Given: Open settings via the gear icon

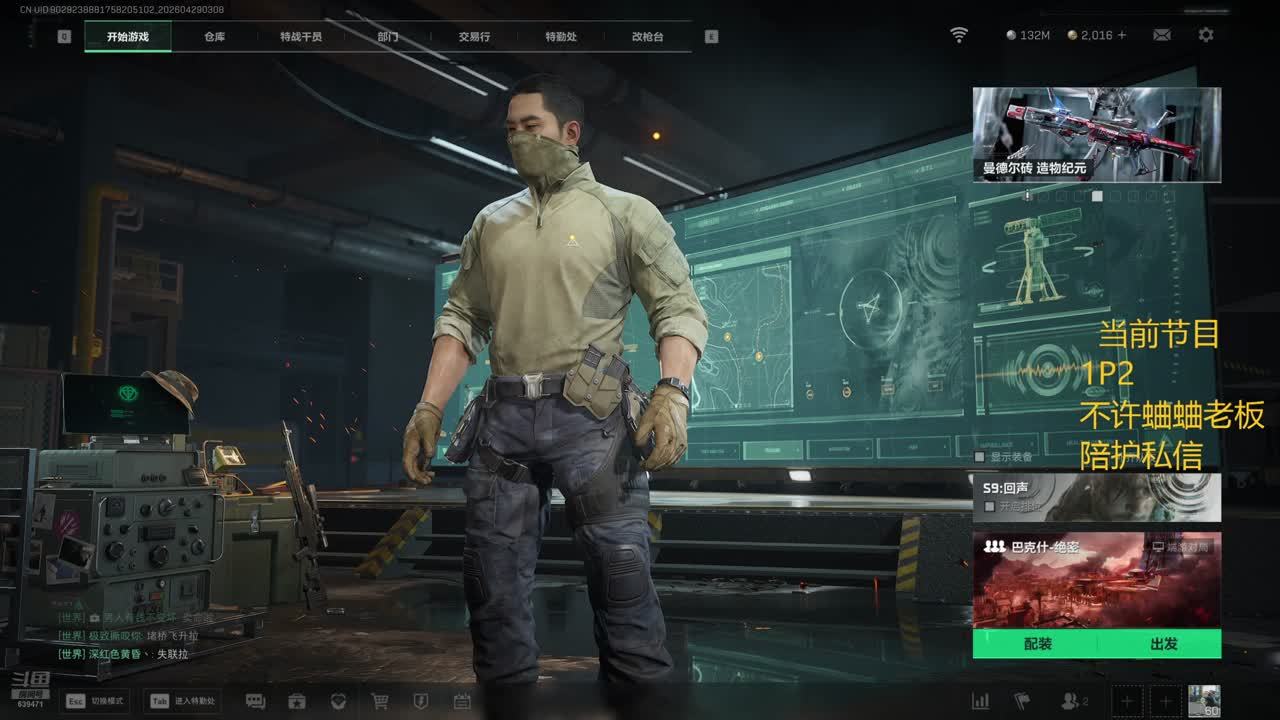Looking at the screenshot, I should [1206, 35].
